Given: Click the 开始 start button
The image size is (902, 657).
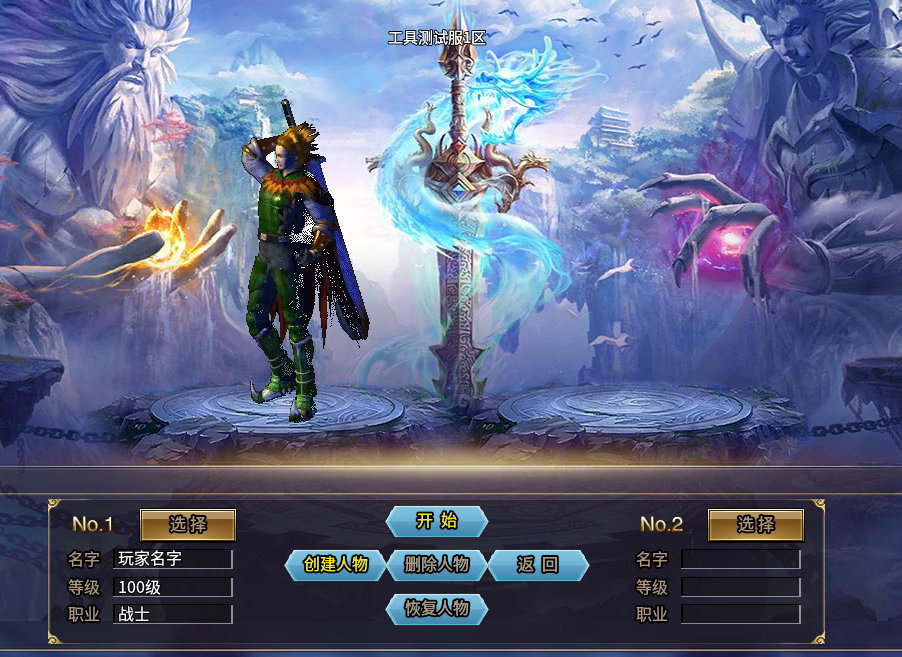Looking at the screenshot, I should 437,521.
